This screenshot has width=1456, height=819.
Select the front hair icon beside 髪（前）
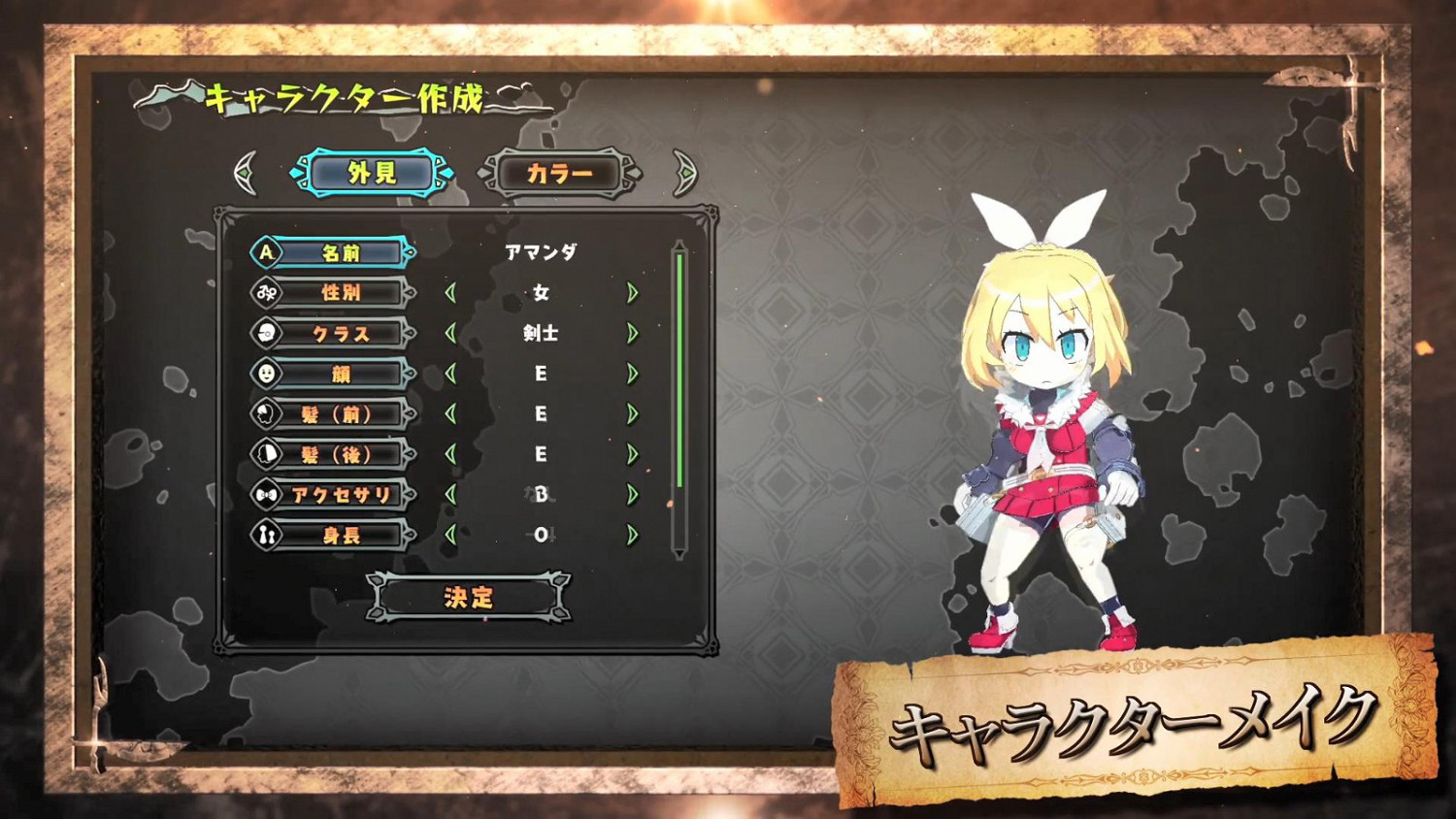[264, 413]
